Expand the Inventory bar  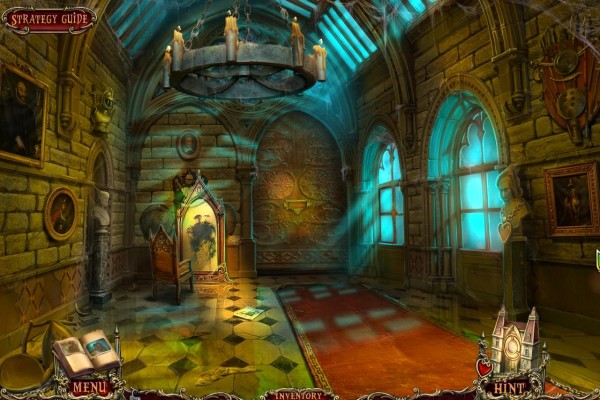pyautogui.click(x=298, y=394)
